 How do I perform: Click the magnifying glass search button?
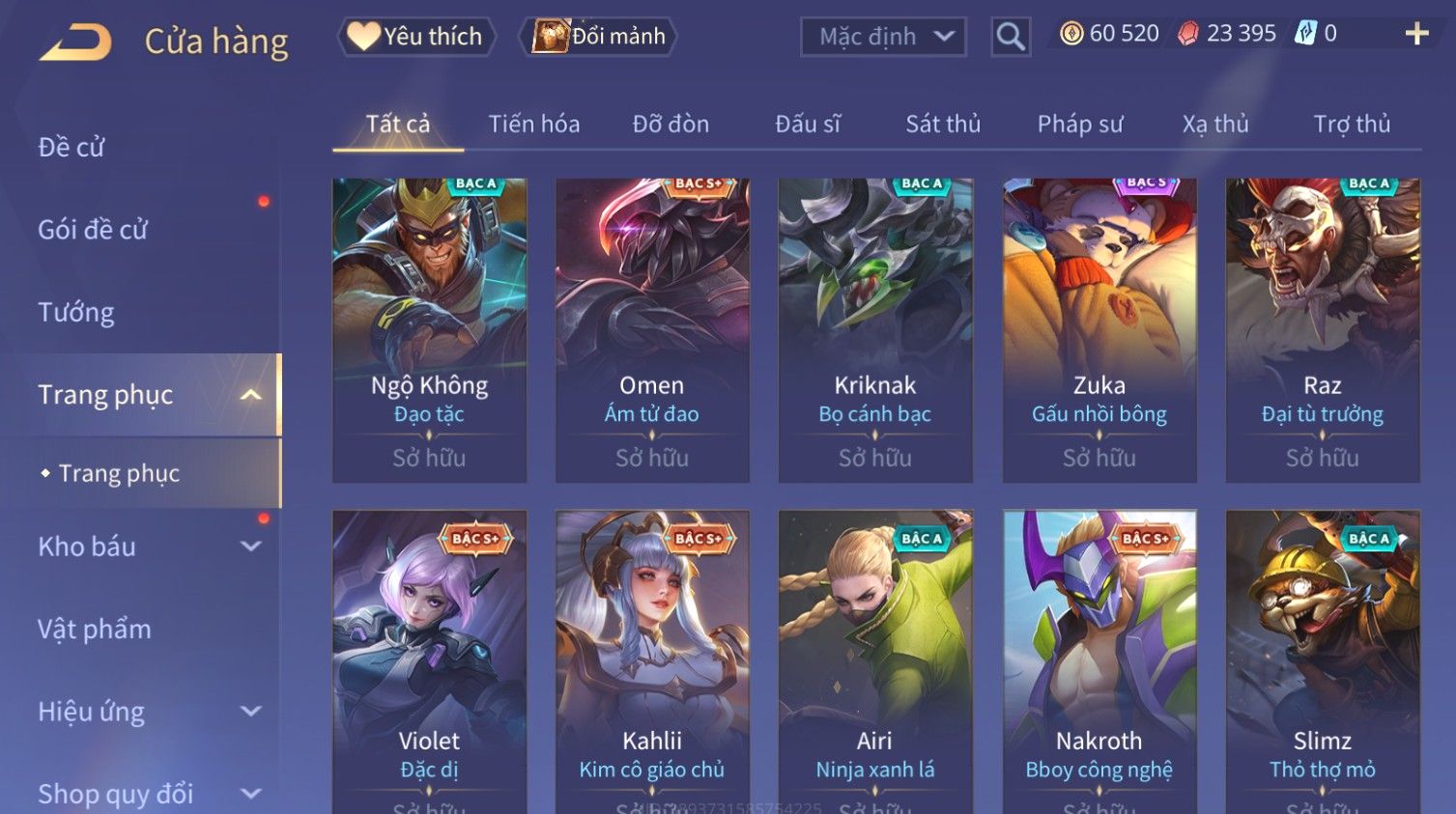1010,37
